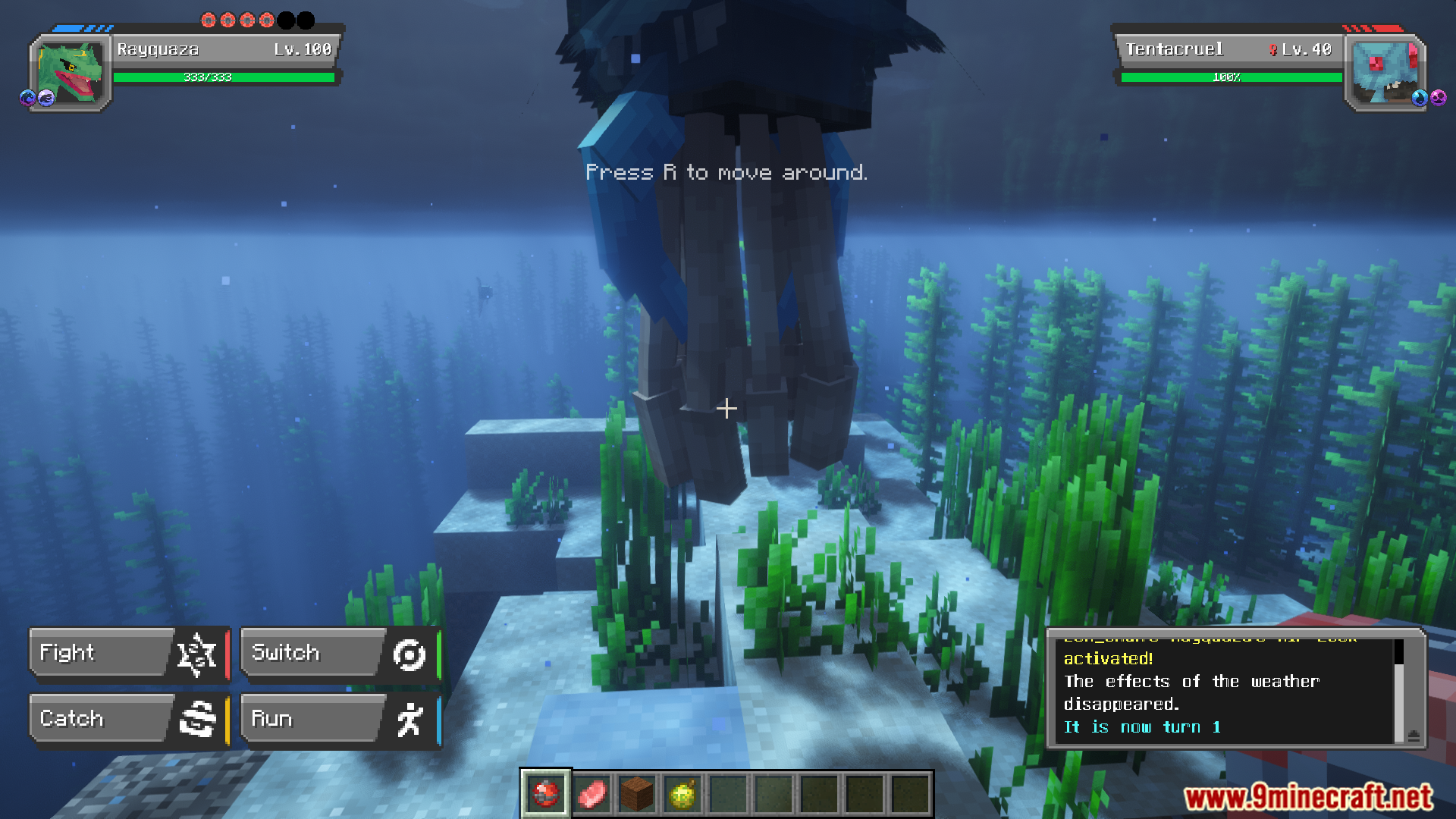1456x819 pixels.
Task: Open the Switch Pokémon menu
Action: (339, 653)
